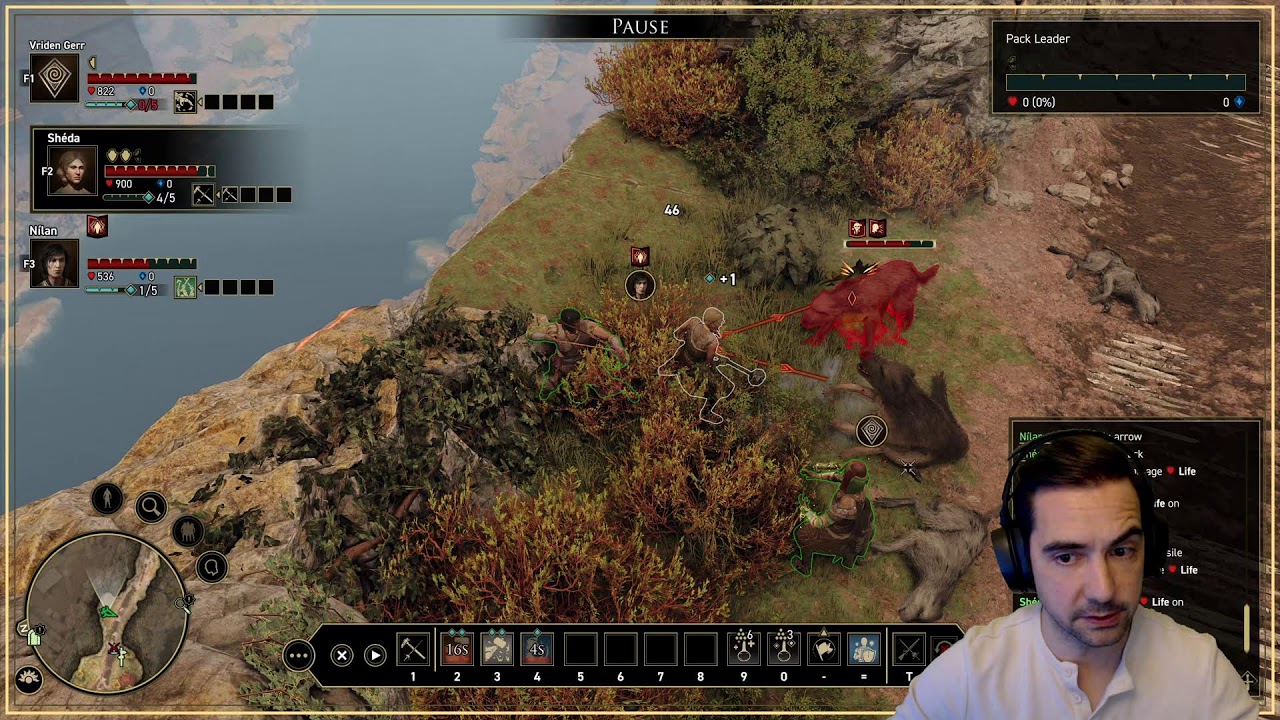
Task: Select Vriden Gerr's spiral portrait
Action: pos(54,78)
